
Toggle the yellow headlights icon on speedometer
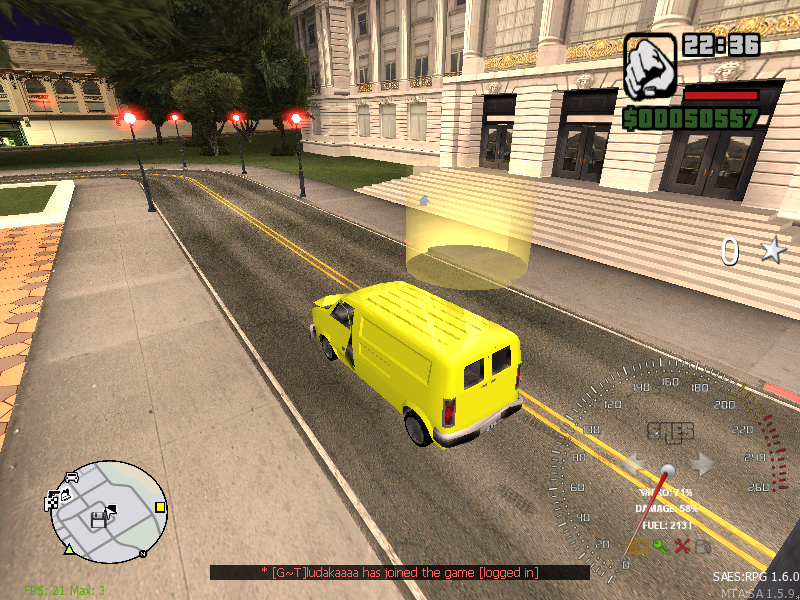click(x=638, y=546)
